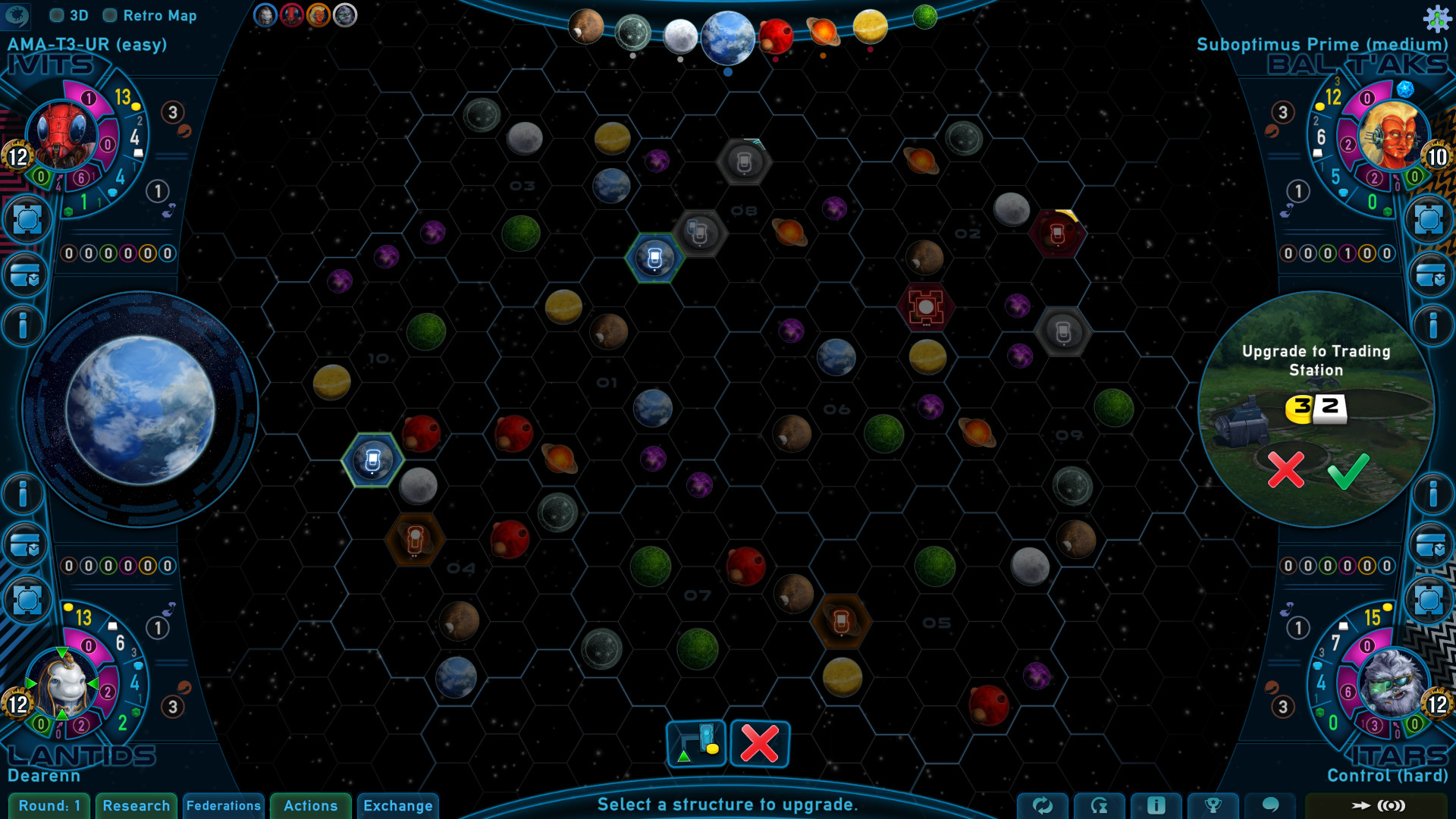Viewport: 1456px width, 819px height.
Task: Open the game rules info icon
Action: pyautogui.click(x=1156, y=806)
